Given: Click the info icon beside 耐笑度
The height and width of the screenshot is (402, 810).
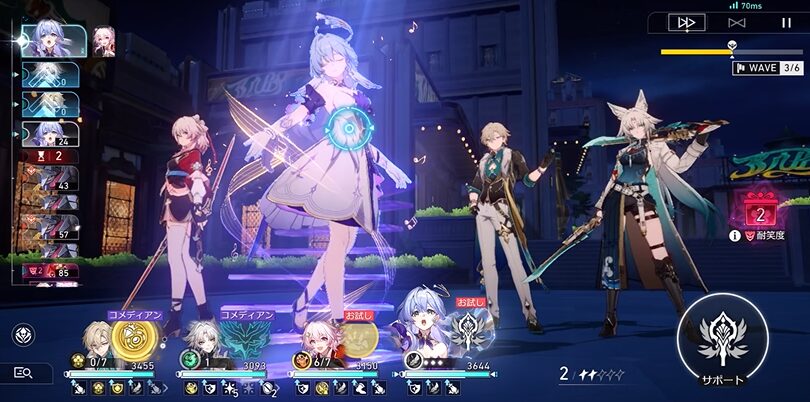Looking at the screenshot, I should tap(735, 236).
